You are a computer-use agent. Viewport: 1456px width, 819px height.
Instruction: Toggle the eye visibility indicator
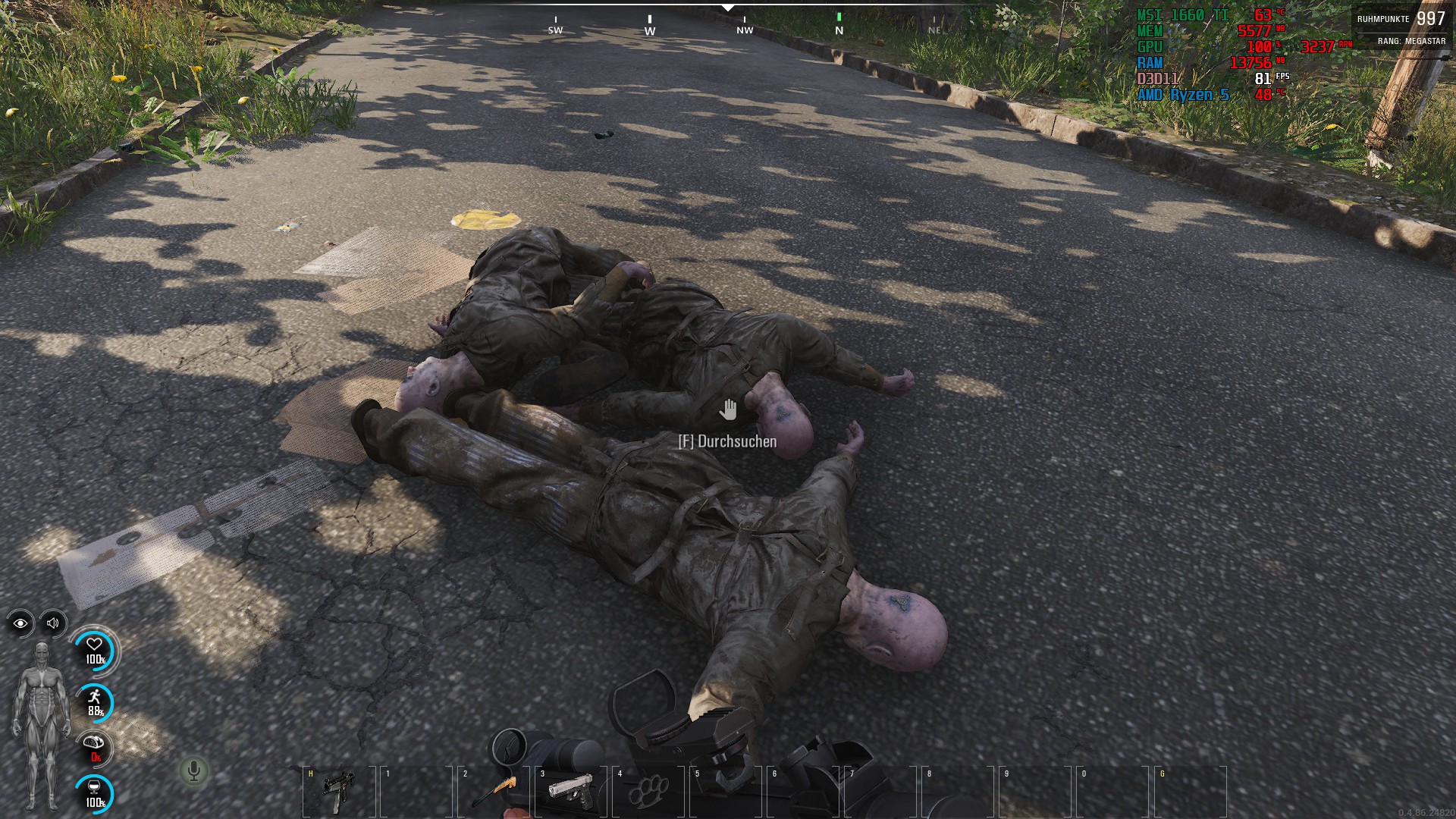click(x=22, y=623)
